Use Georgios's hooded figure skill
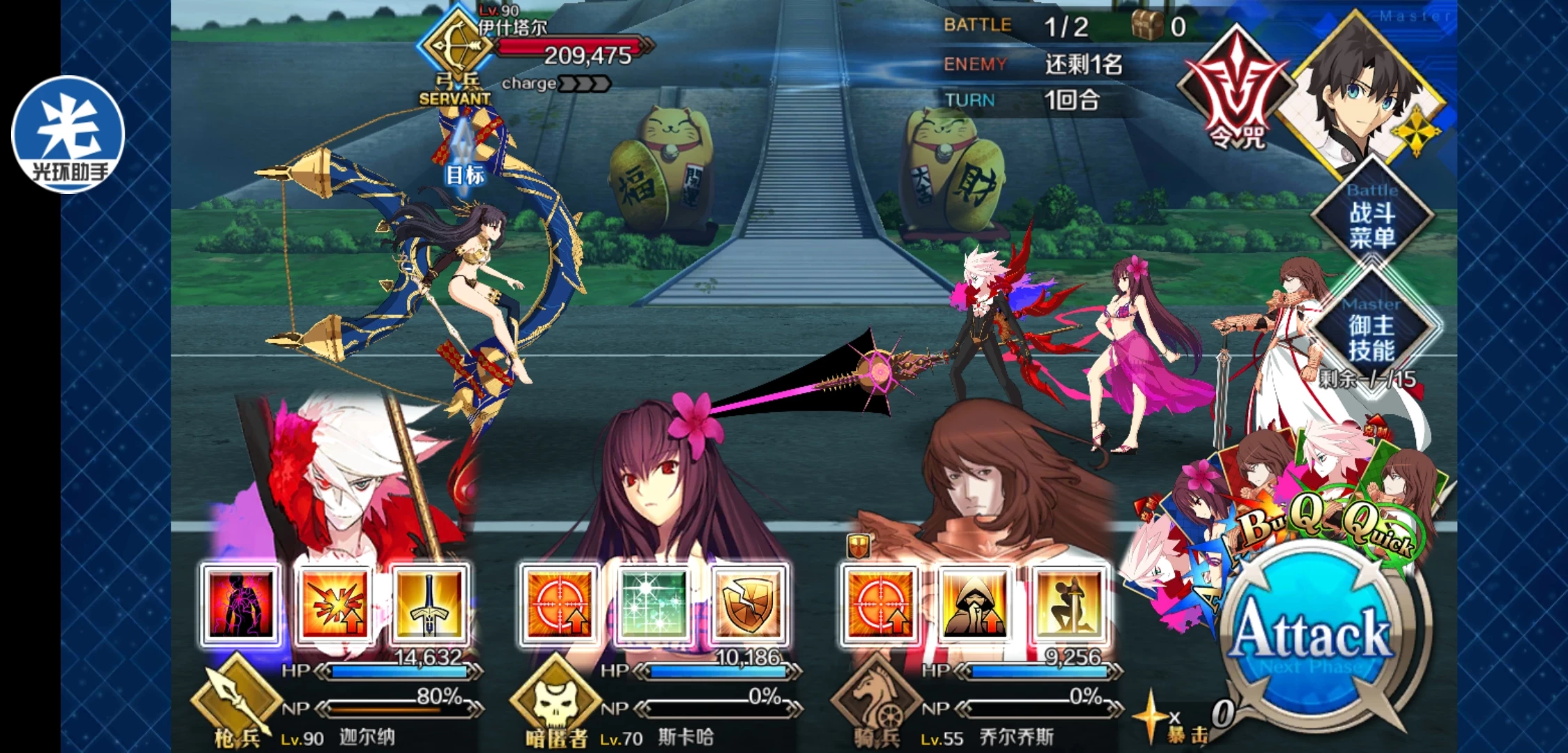This screenshot has height=753, width=1568. coord(974,604)
